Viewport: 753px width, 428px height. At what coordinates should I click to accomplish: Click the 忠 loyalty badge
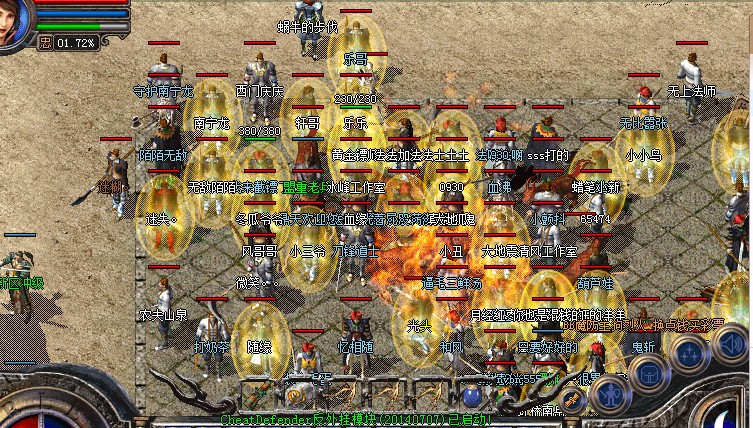tap(44, 43)
